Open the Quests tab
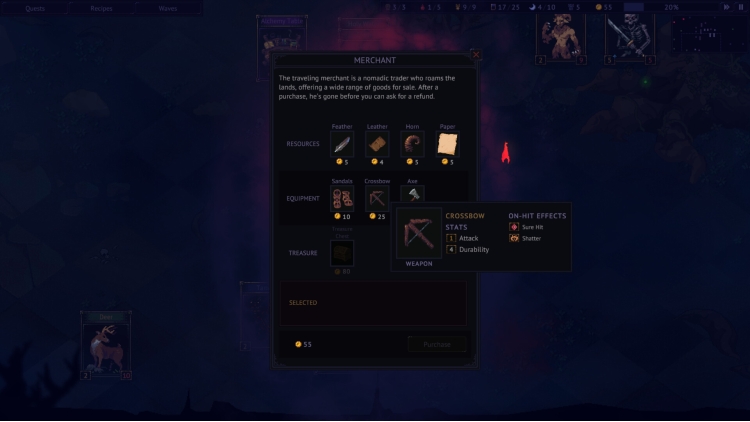Screen dimensions: 750x422 coord(35,8)
